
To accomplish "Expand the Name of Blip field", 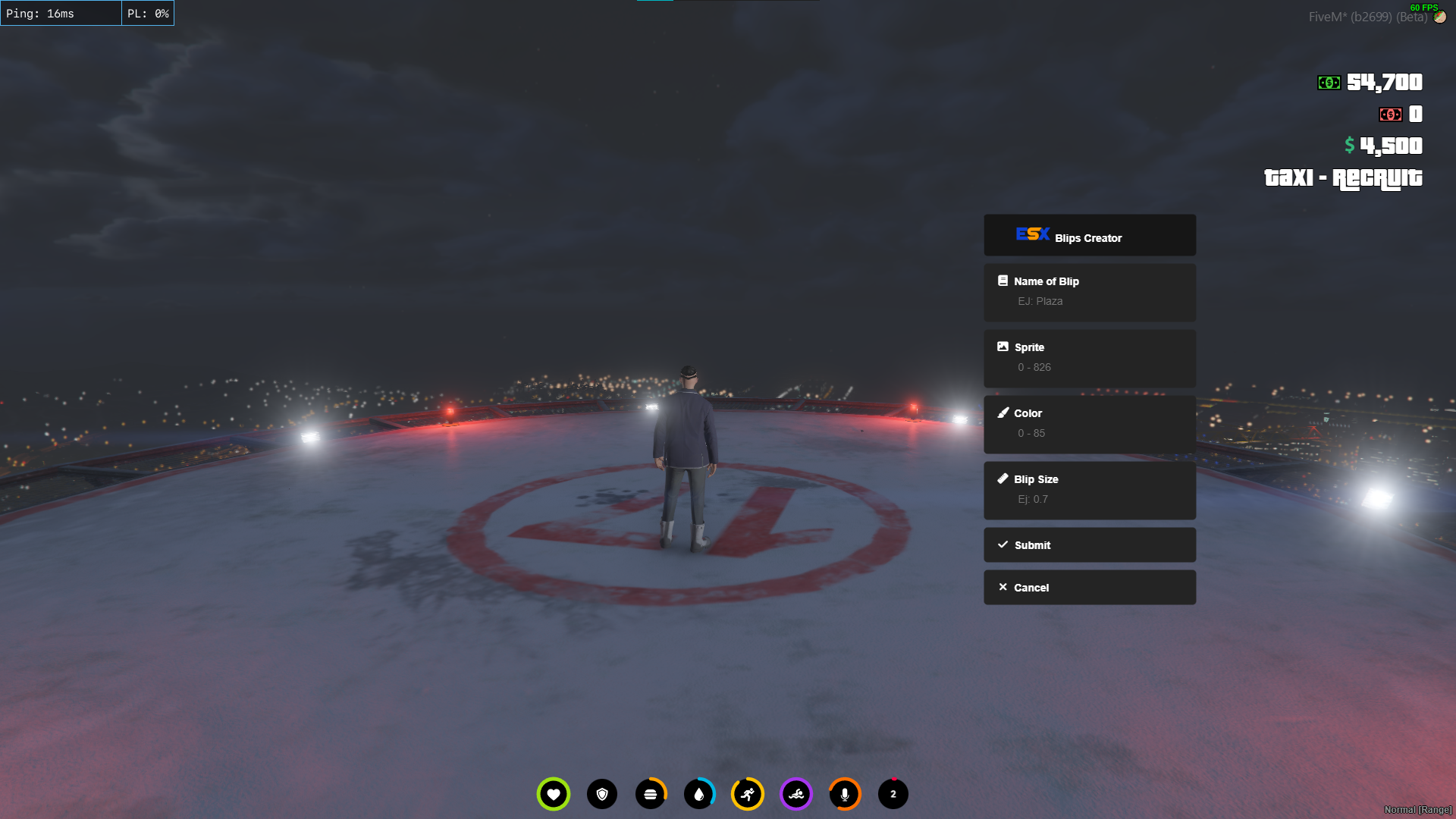I will pyautogui.click(x=1090, y=293).
